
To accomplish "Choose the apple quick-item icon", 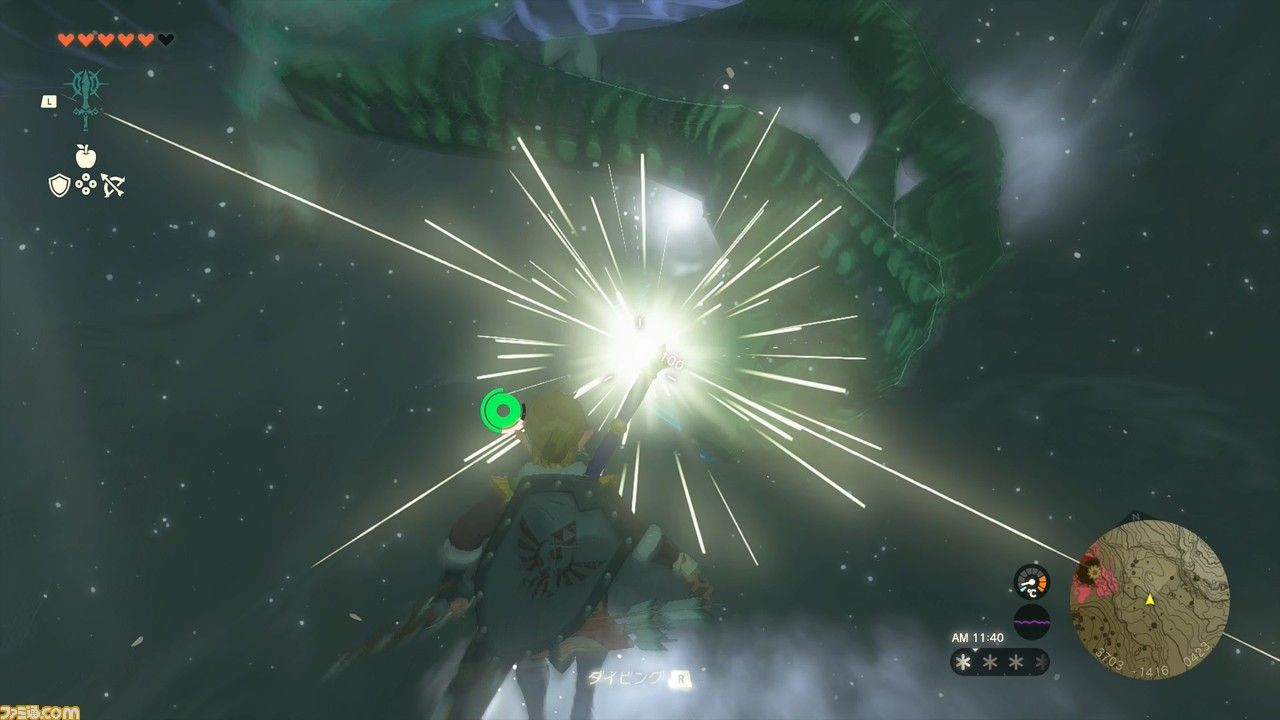I will pos(86,156).
